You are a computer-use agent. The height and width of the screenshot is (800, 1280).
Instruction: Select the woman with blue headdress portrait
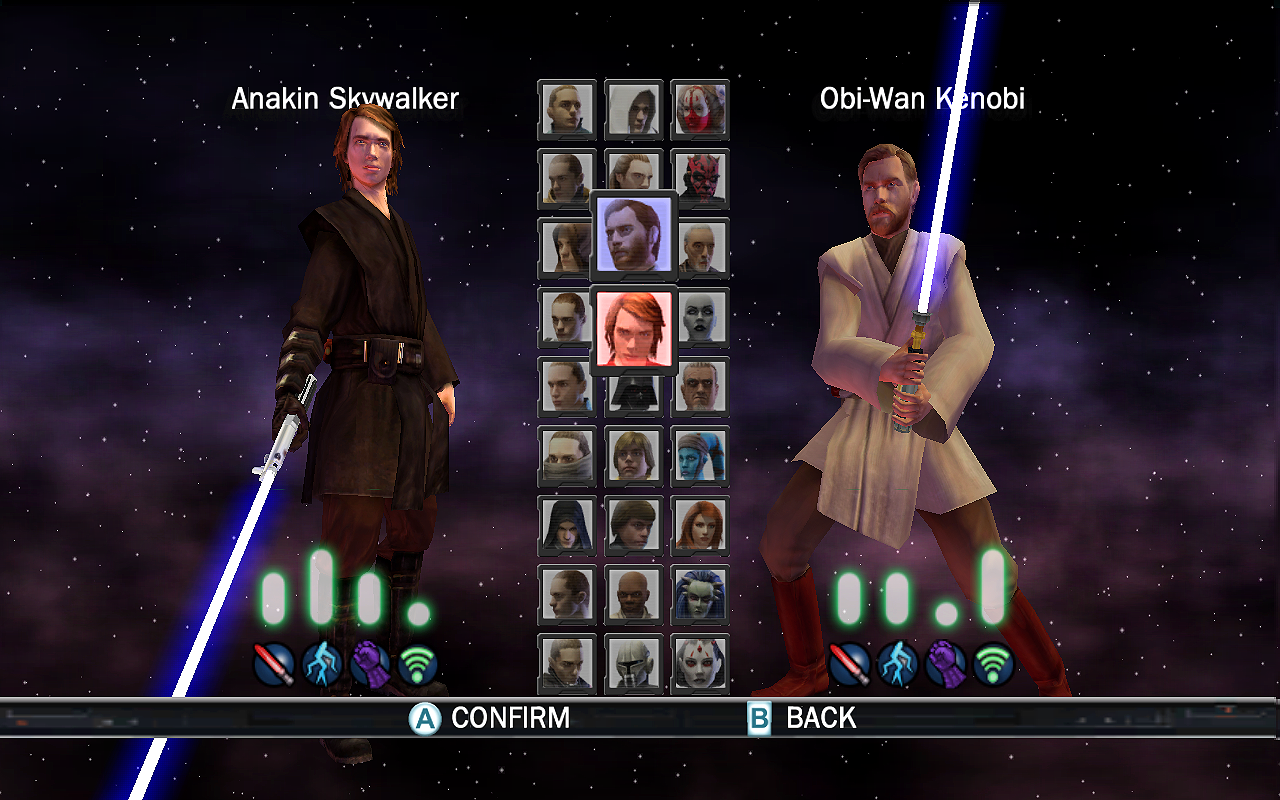tap(700, 595)
